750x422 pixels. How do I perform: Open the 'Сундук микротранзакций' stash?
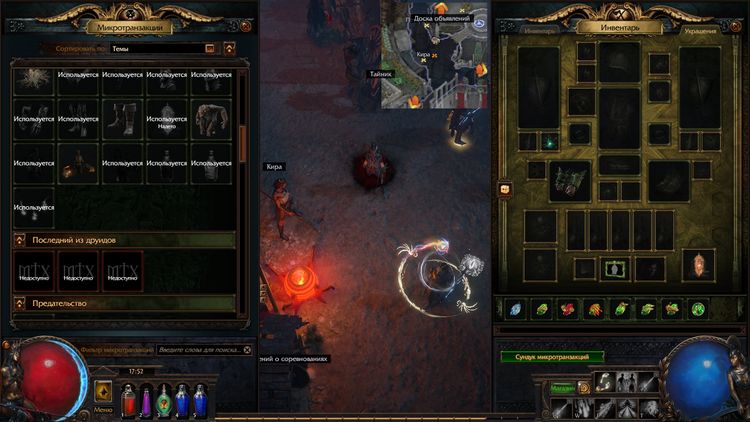coord(552,356)
